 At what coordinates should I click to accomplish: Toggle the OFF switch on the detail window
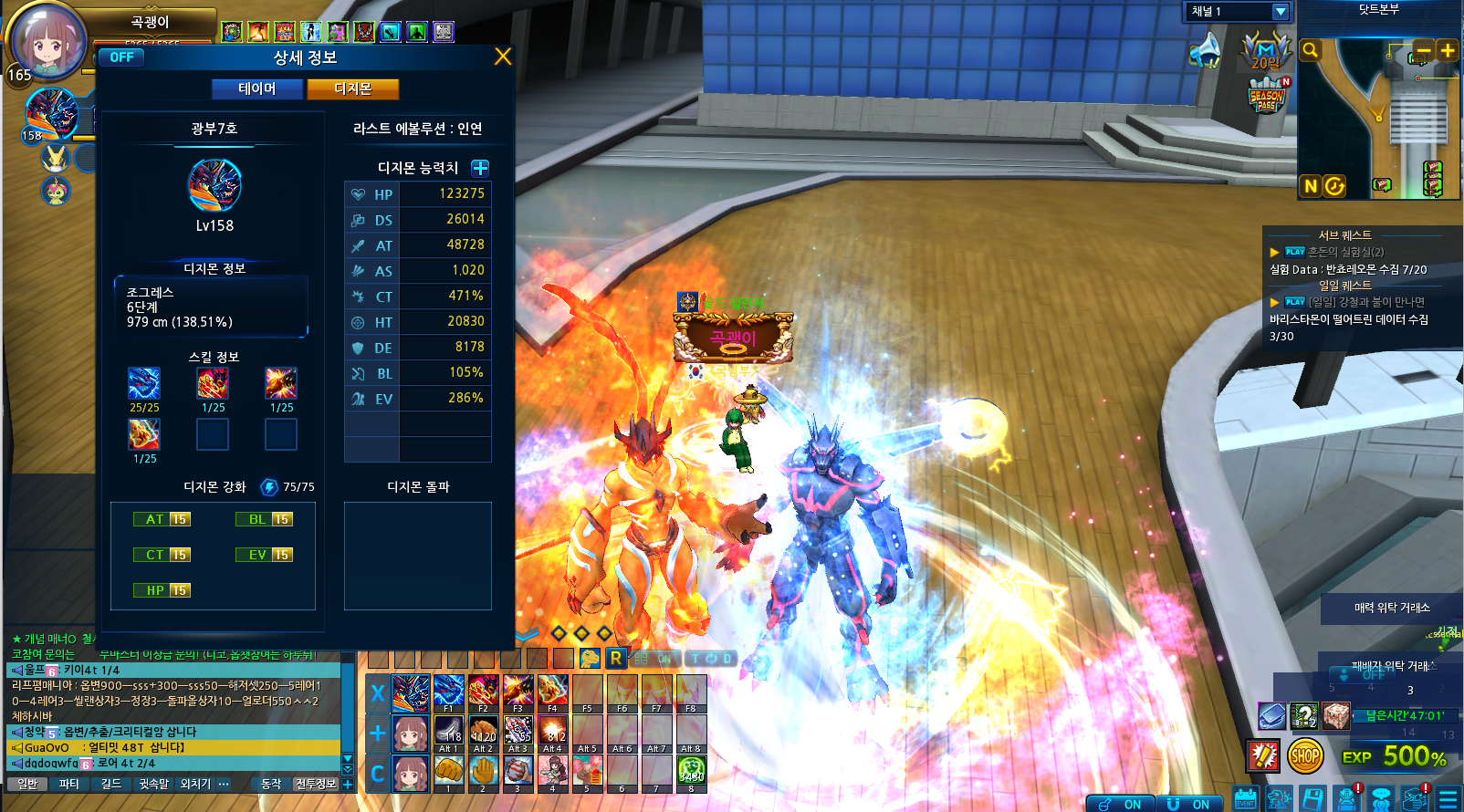121,57
